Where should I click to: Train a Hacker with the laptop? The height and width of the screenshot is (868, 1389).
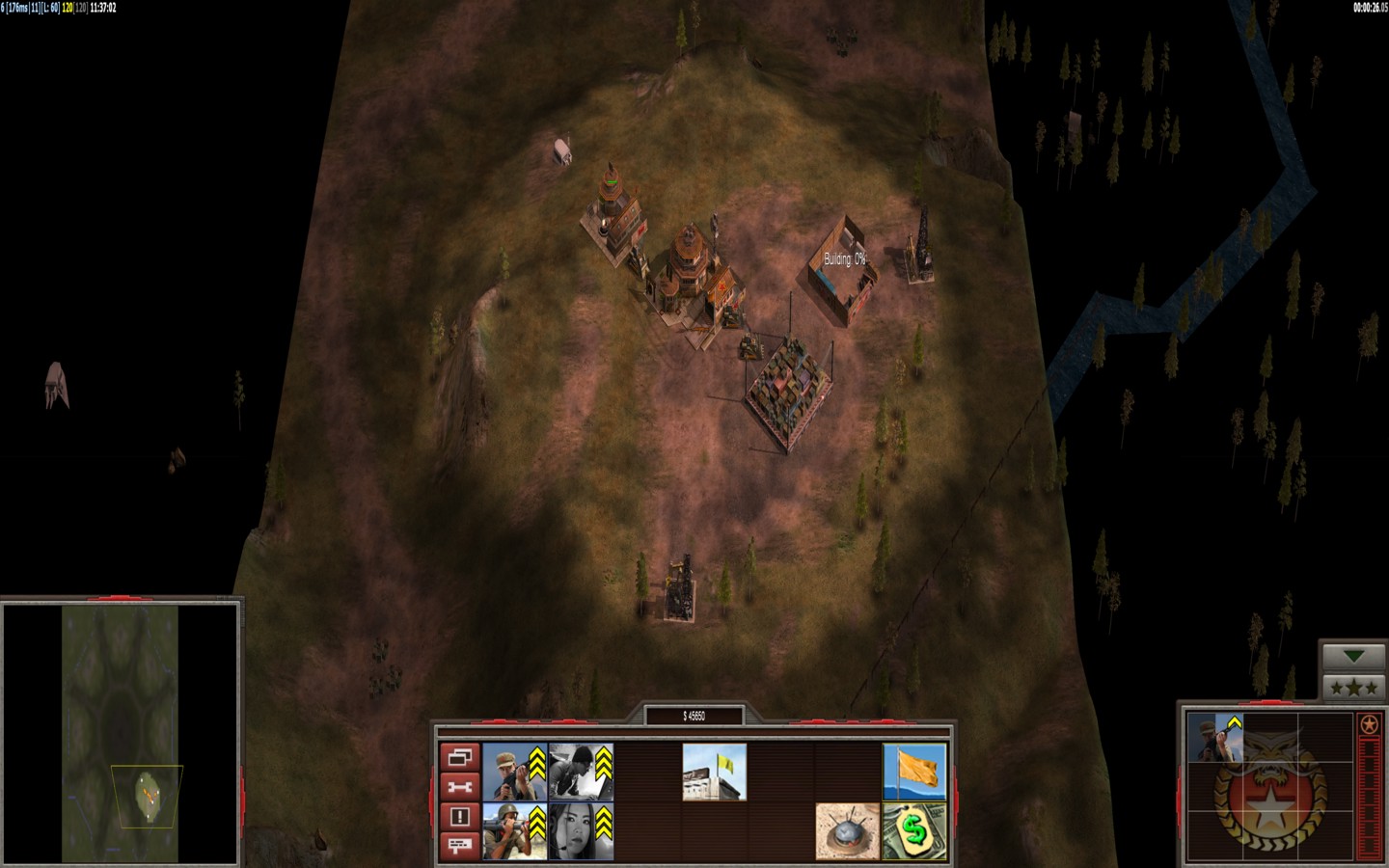click(581, 772)
